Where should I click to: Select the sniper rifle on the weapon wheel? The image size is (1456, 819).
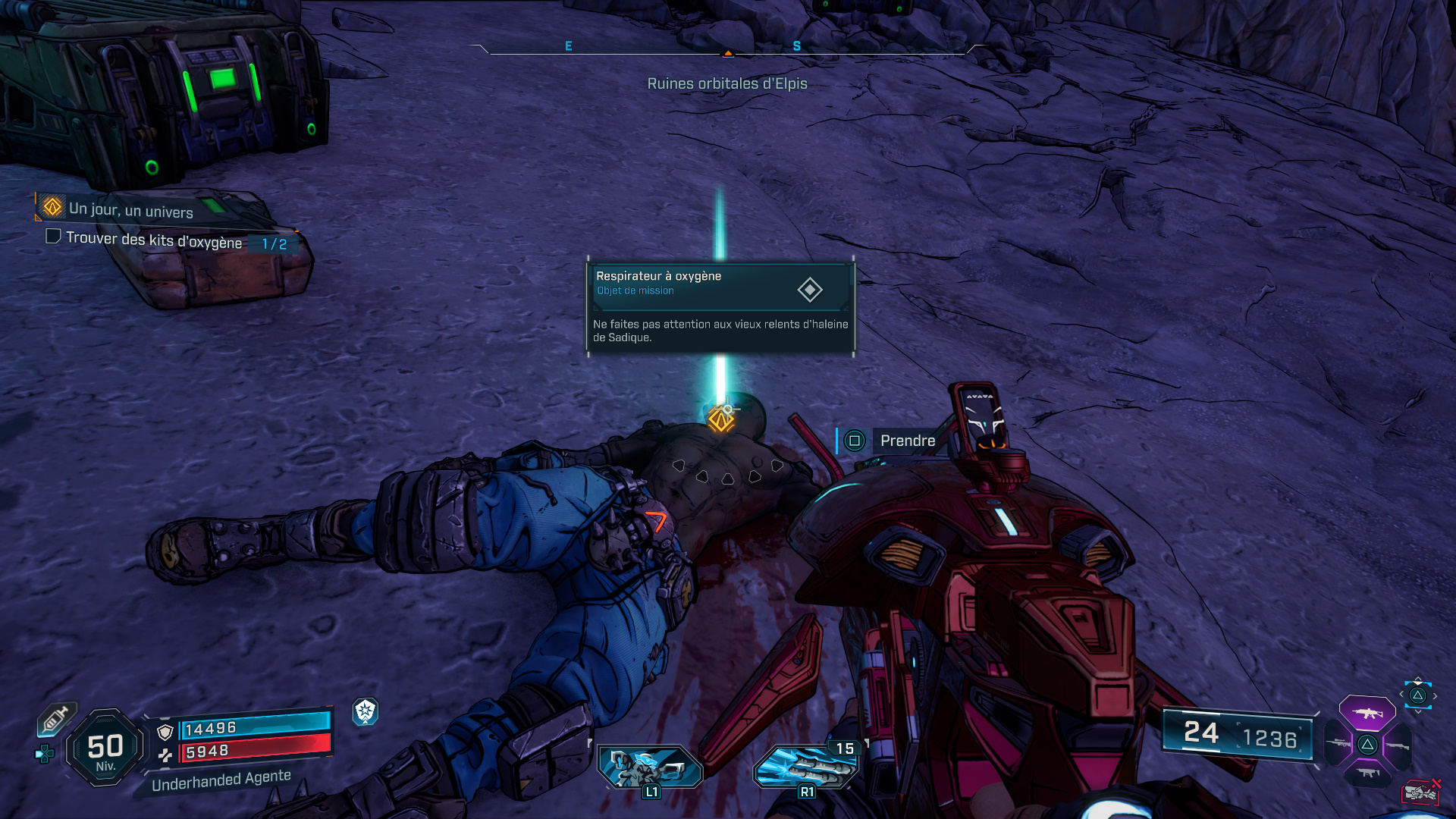pyautogui.click(x=1339, y=743)
